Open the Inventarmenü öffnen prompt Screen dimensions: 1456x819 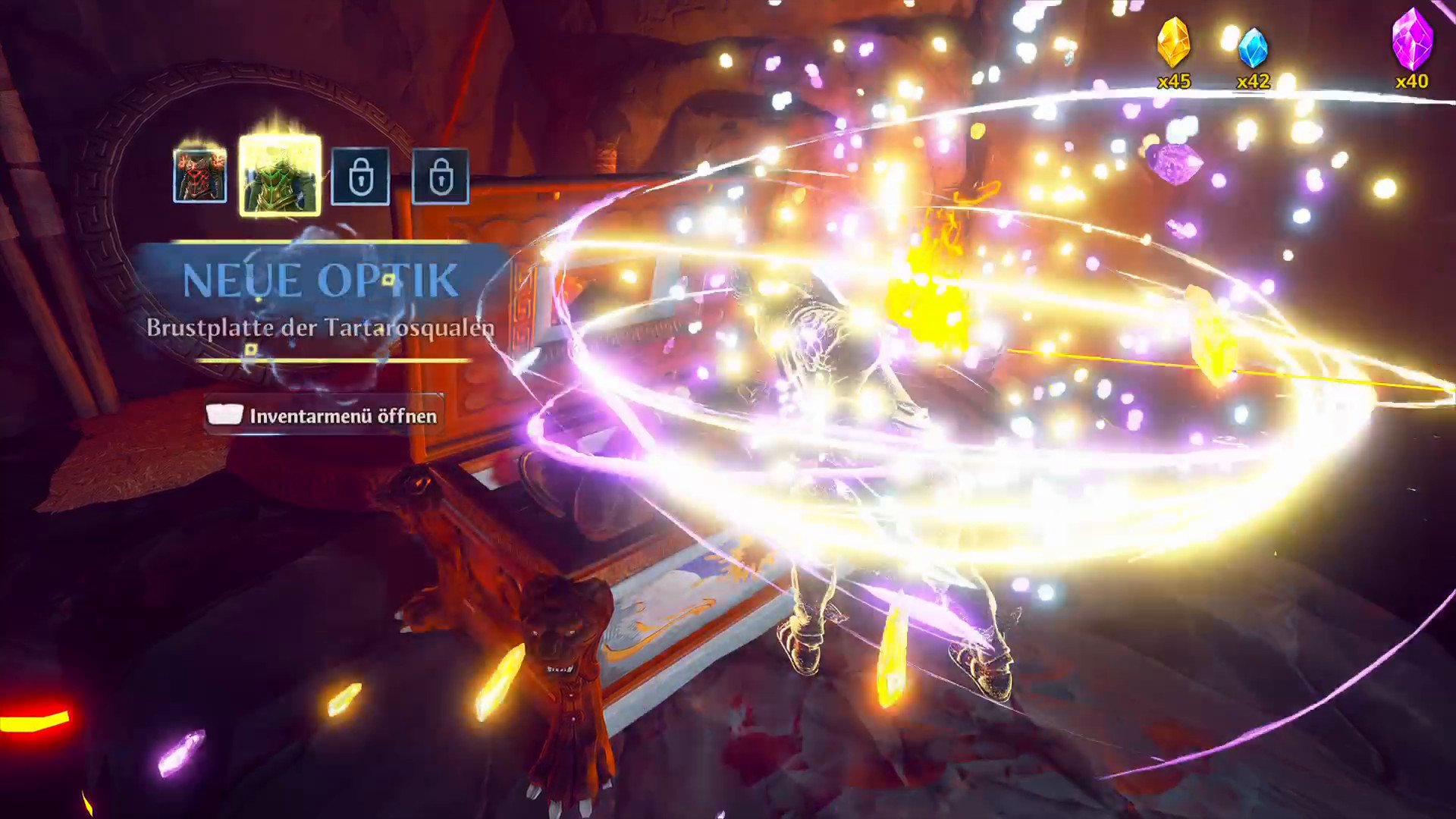click(x=323, y=415)
